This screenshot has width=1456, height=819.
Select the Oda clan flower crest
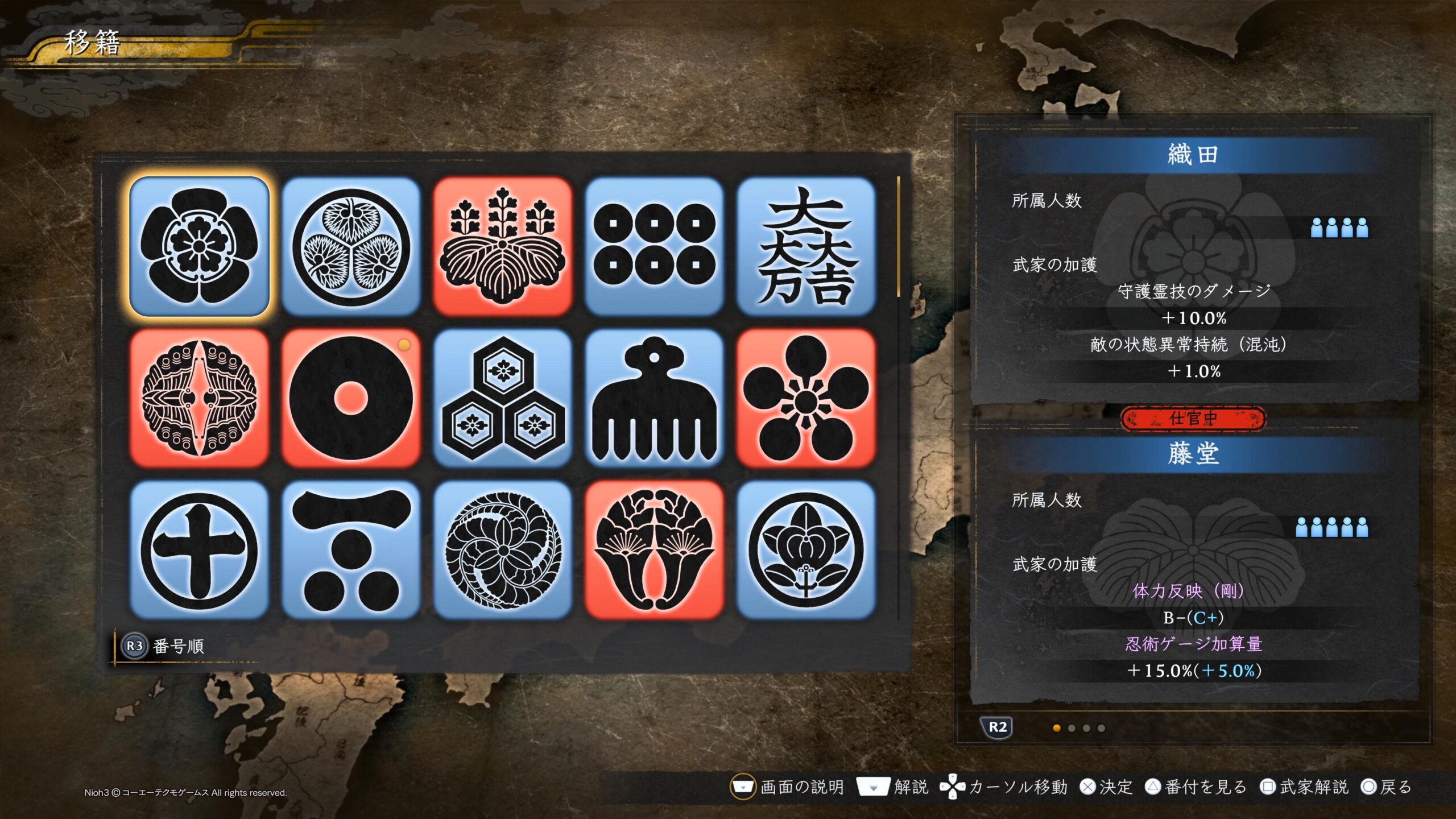pos(199,246)
